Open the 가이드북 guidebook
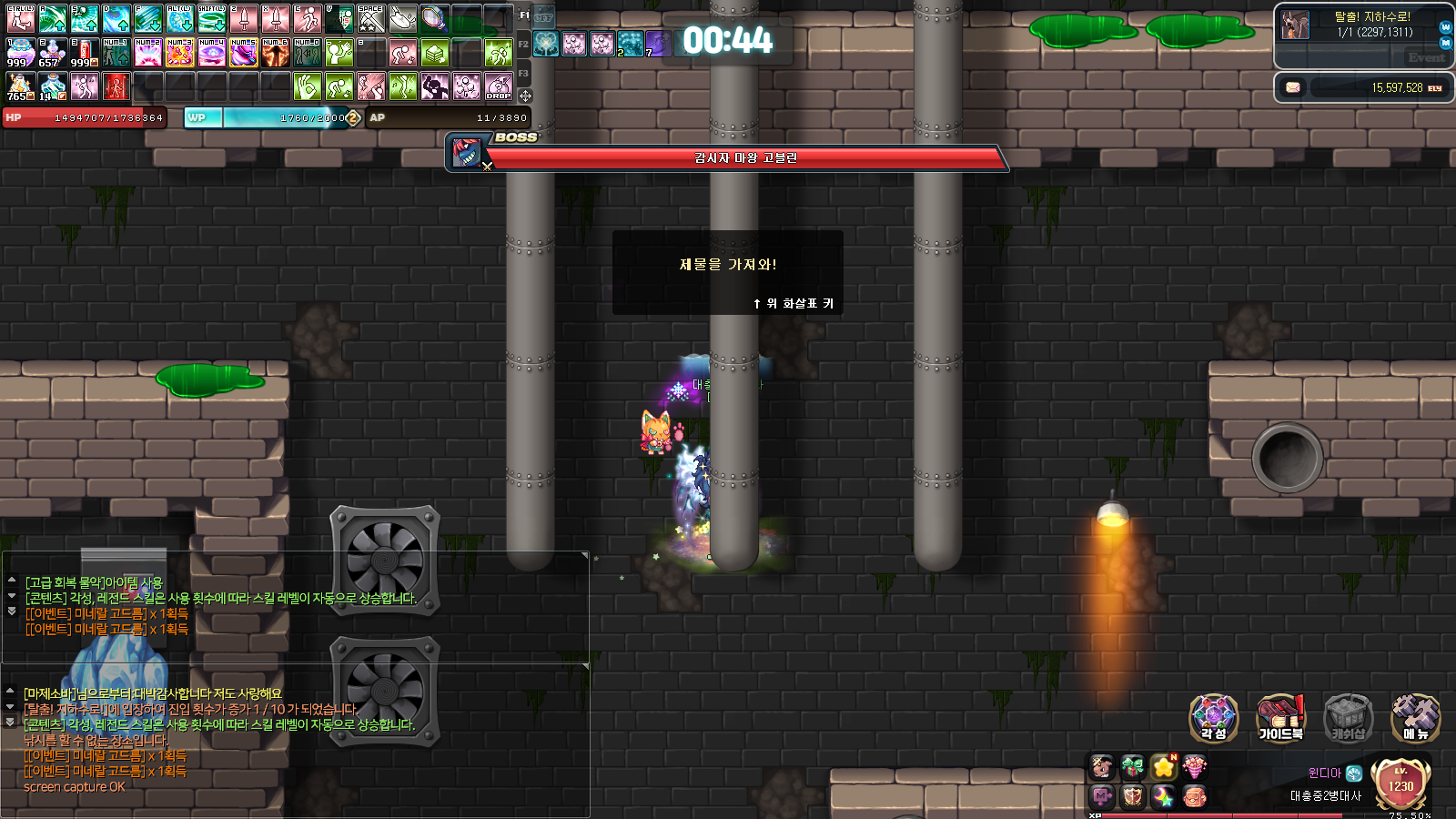The height and width of the screenshot is (819, 1456). (1280, 716)
